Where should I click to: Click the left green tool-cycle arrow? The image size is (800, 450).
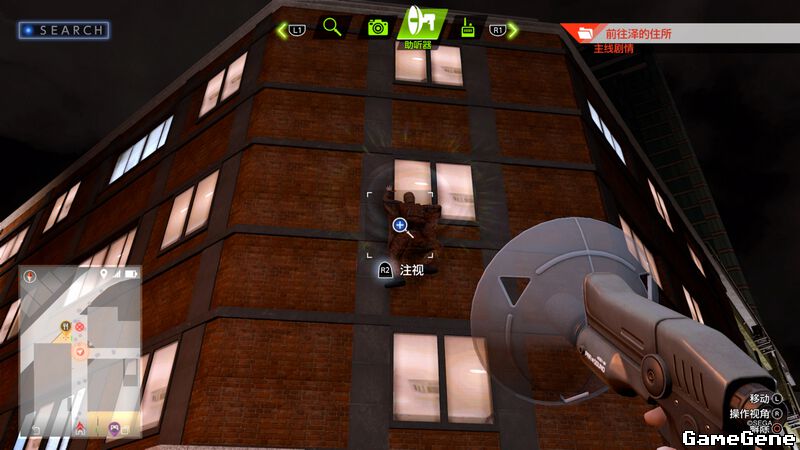(282, 30)
